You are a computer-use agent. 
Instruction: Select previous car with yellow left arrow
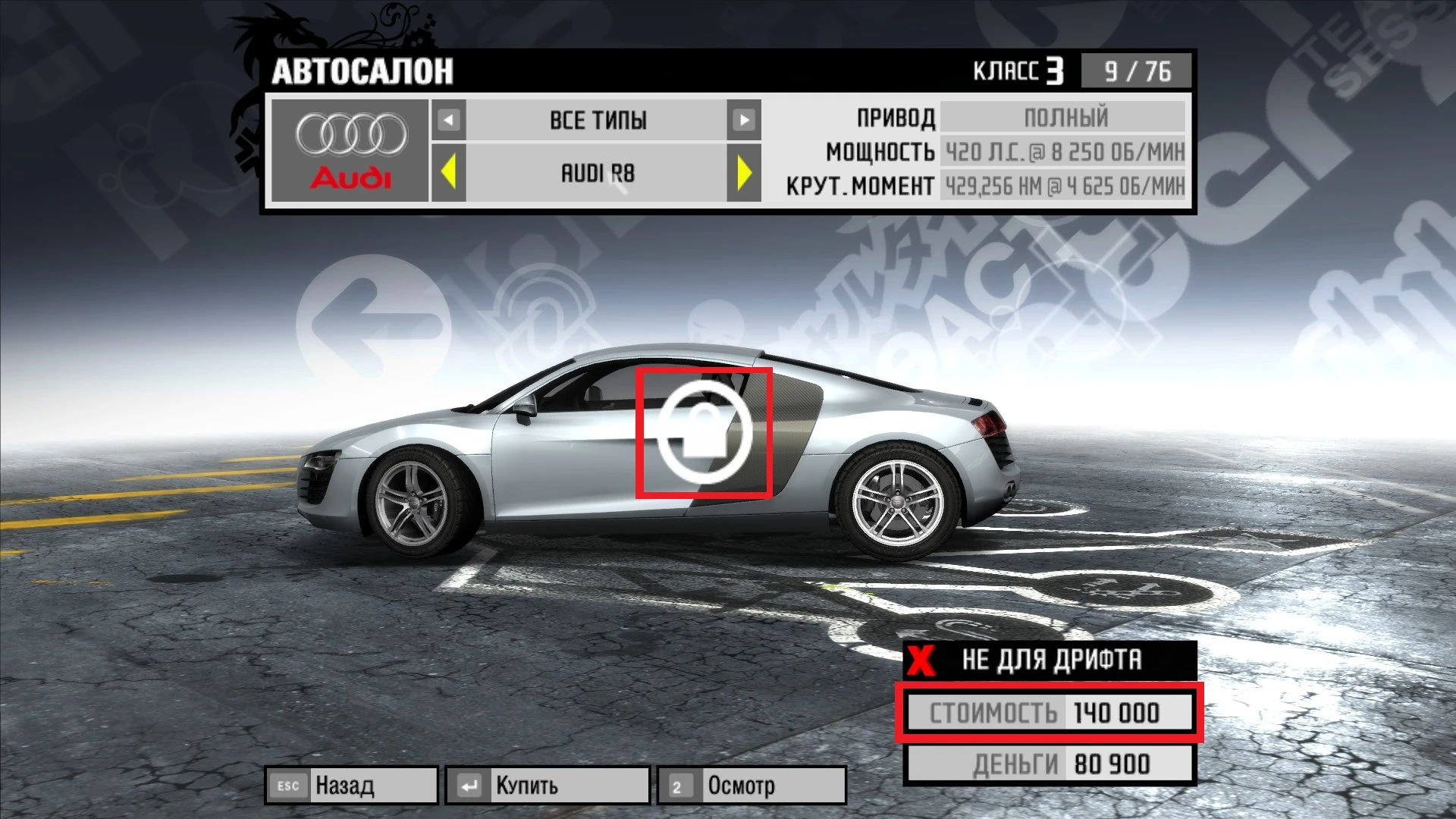[447, 174]
